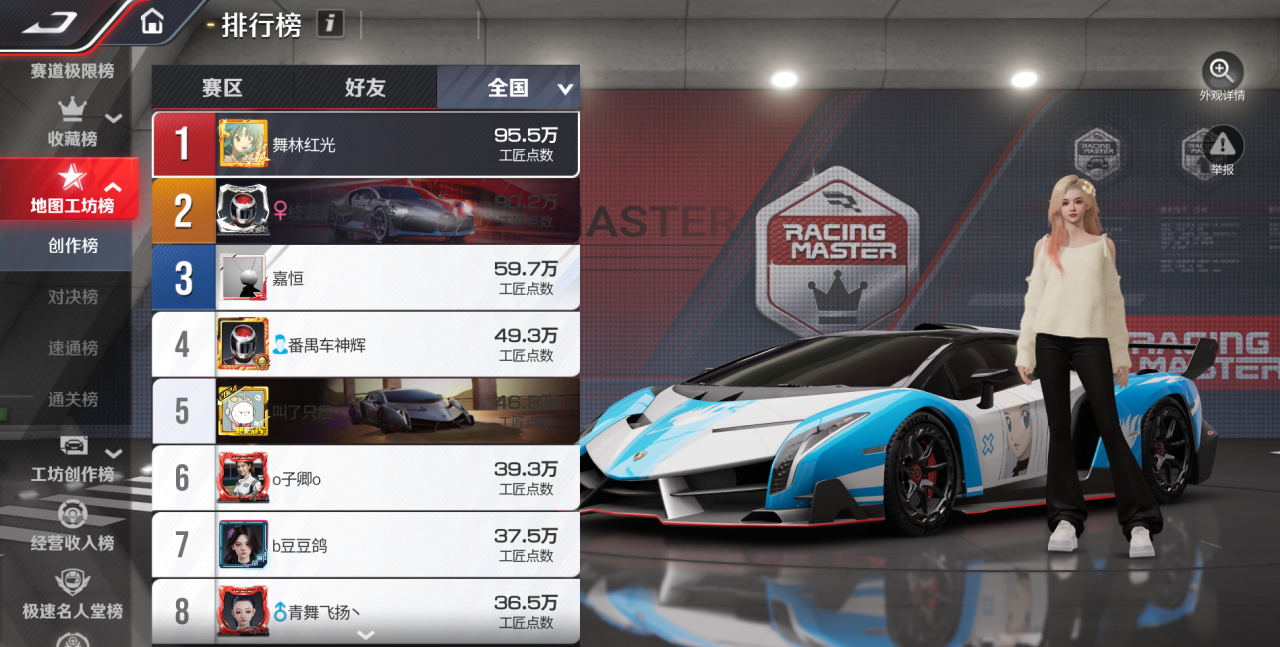The width and height of the screenshot is (1280, 647).
Task: View appearance details with 外观详情
Action: click(1222, 77)
